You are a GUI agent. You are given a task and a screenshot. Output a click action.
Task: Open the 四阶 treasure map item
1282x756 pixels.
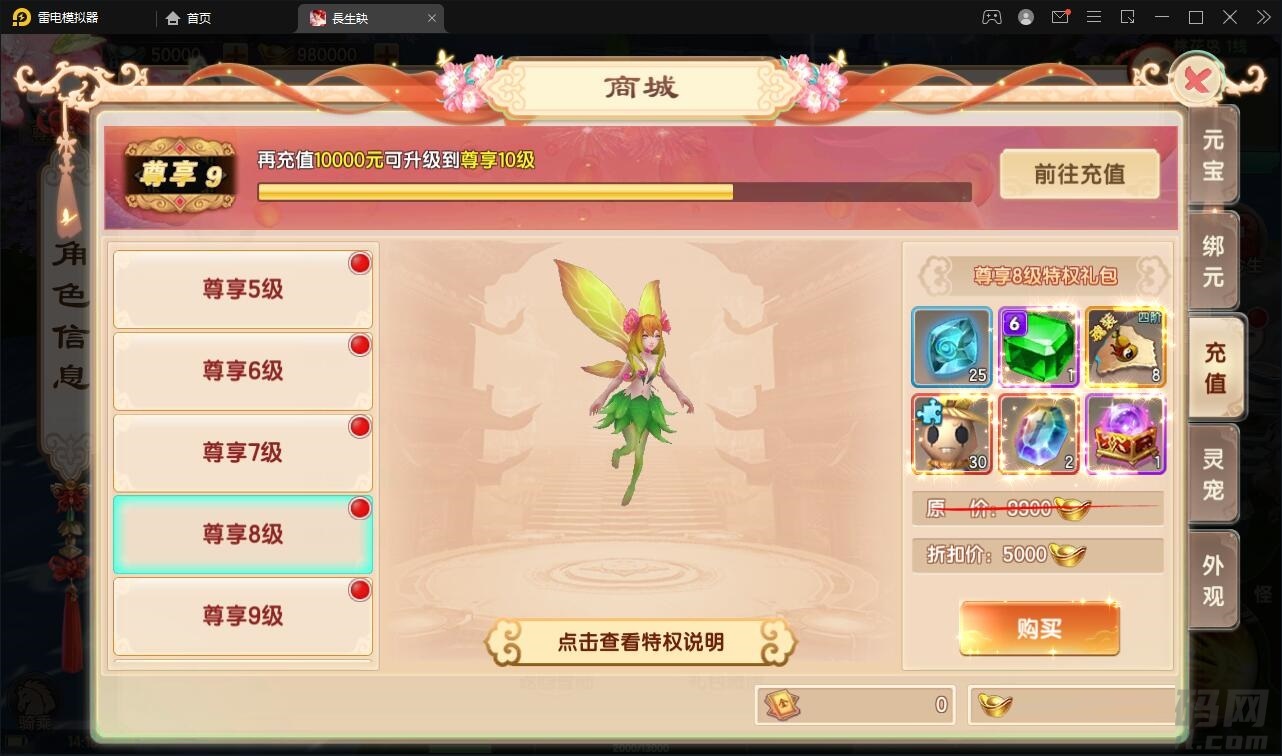click(x=1124, y=347)
